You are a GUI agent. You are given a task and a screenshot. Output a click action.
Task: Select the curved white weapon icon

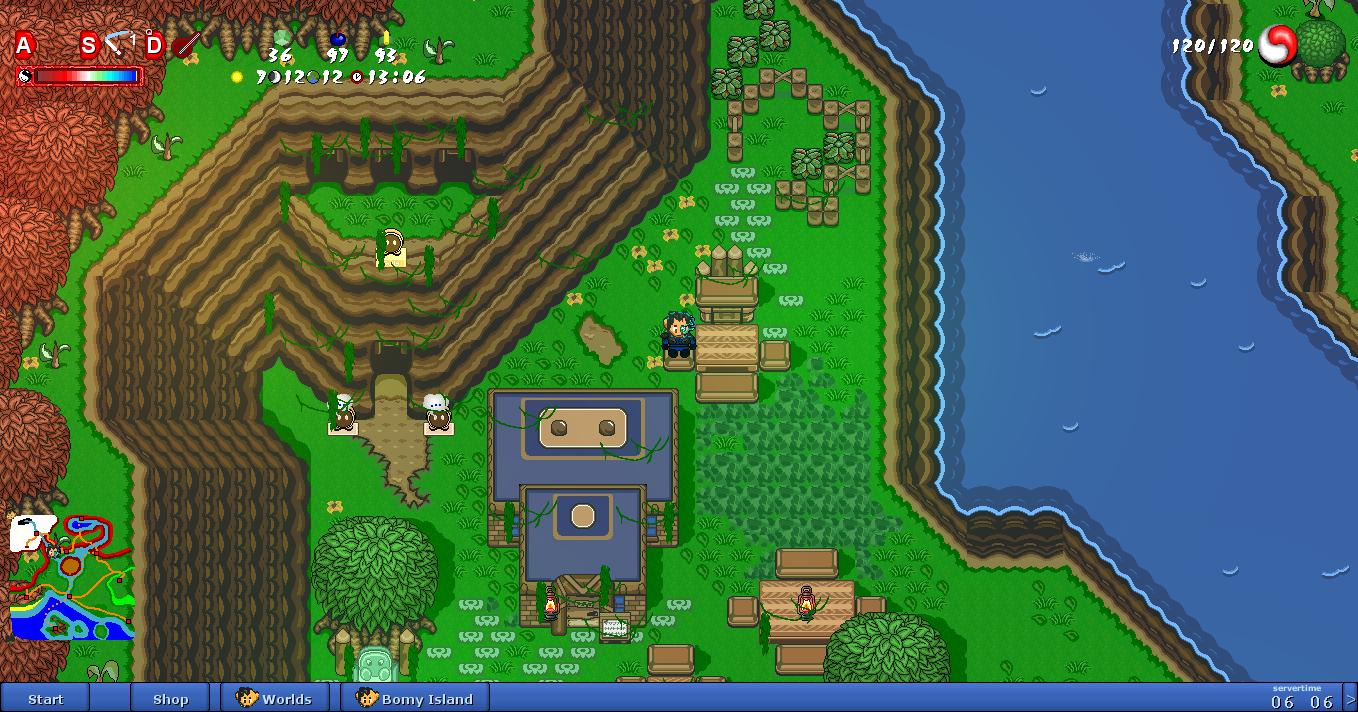coord(120,44)
